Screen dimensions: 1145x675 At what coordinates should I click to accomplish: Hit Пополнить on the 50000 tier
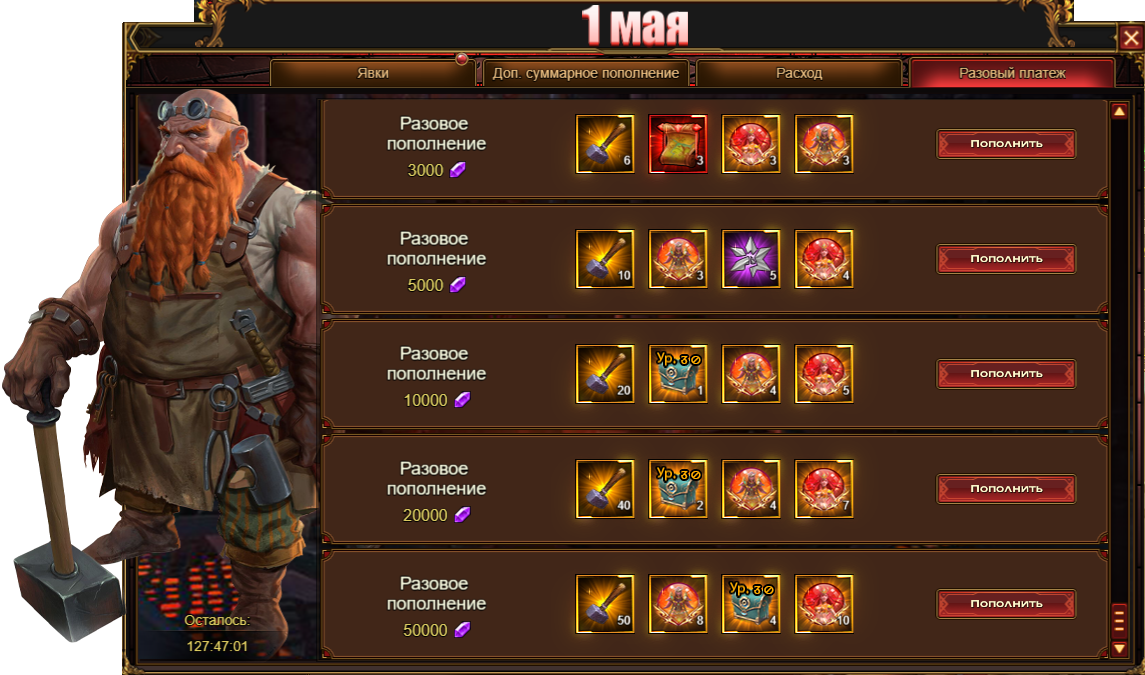tap(1006, 604)
